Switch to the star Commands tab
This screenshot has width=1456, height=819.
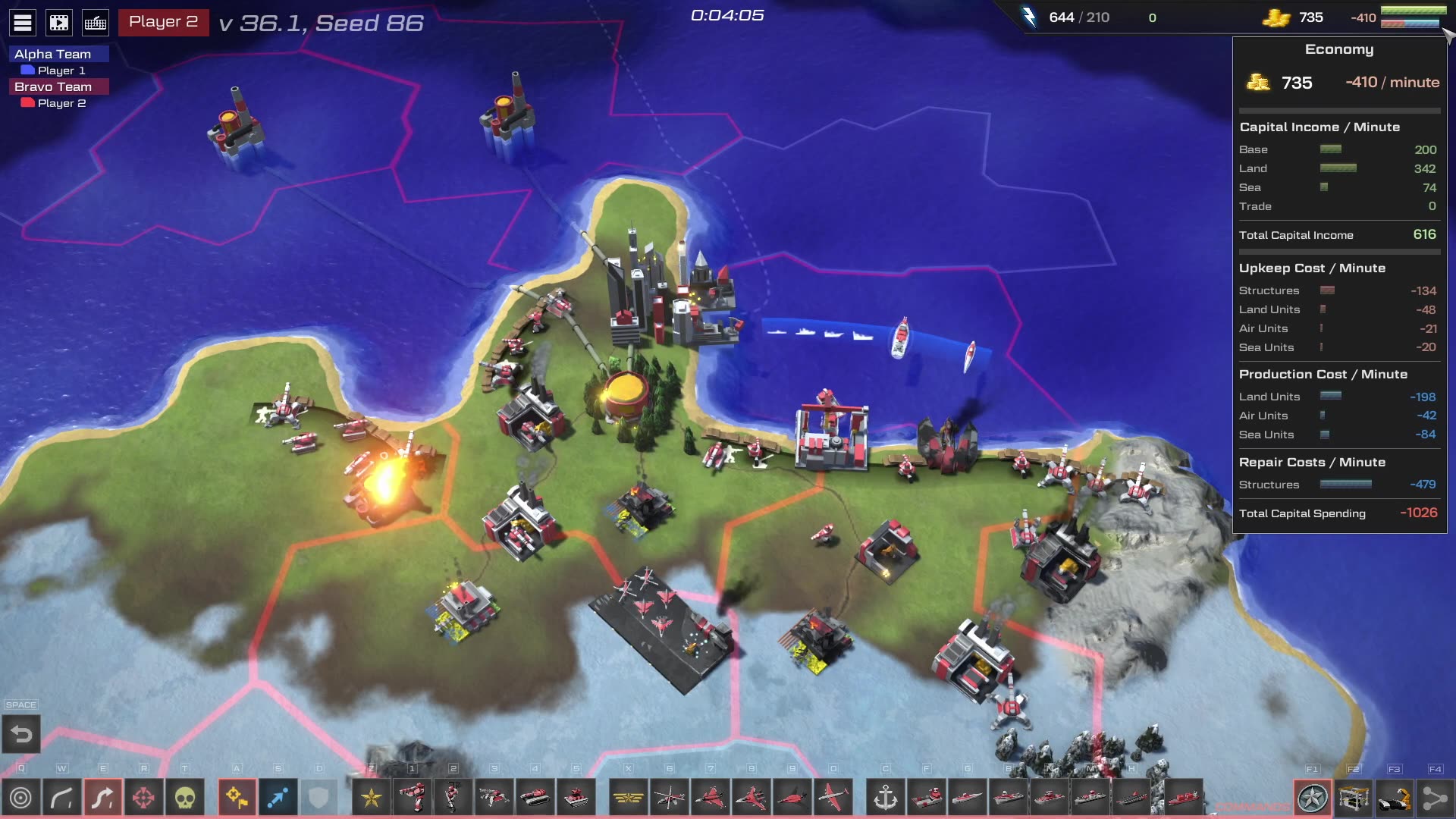coord(1313,798)
